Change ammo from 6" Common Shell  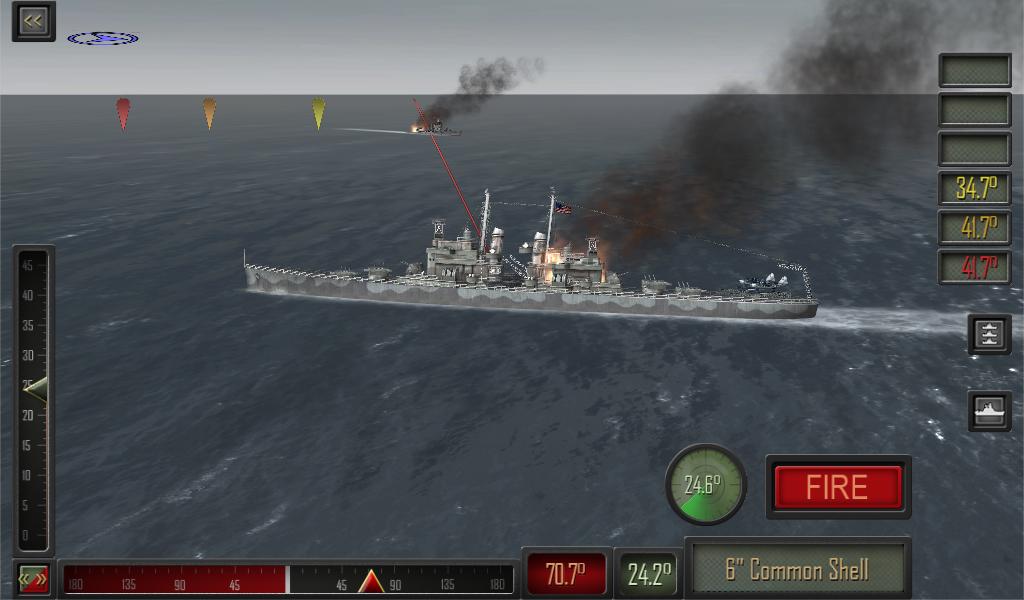click(797, 570)
